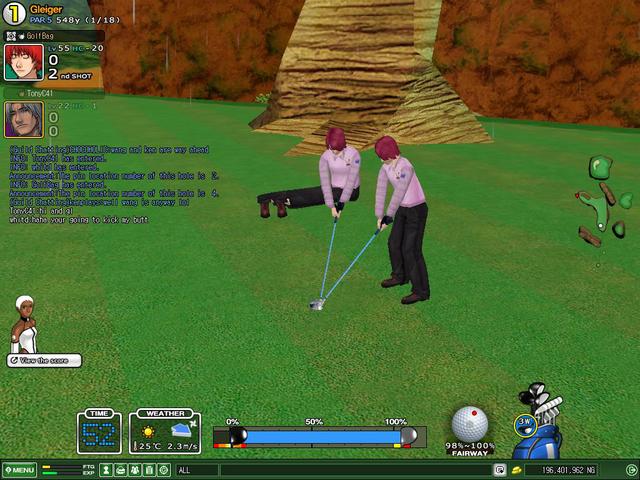This screenshot has width=640, height=480.
Task: Open the course hole minimap
Action: (x=604, y=200)
